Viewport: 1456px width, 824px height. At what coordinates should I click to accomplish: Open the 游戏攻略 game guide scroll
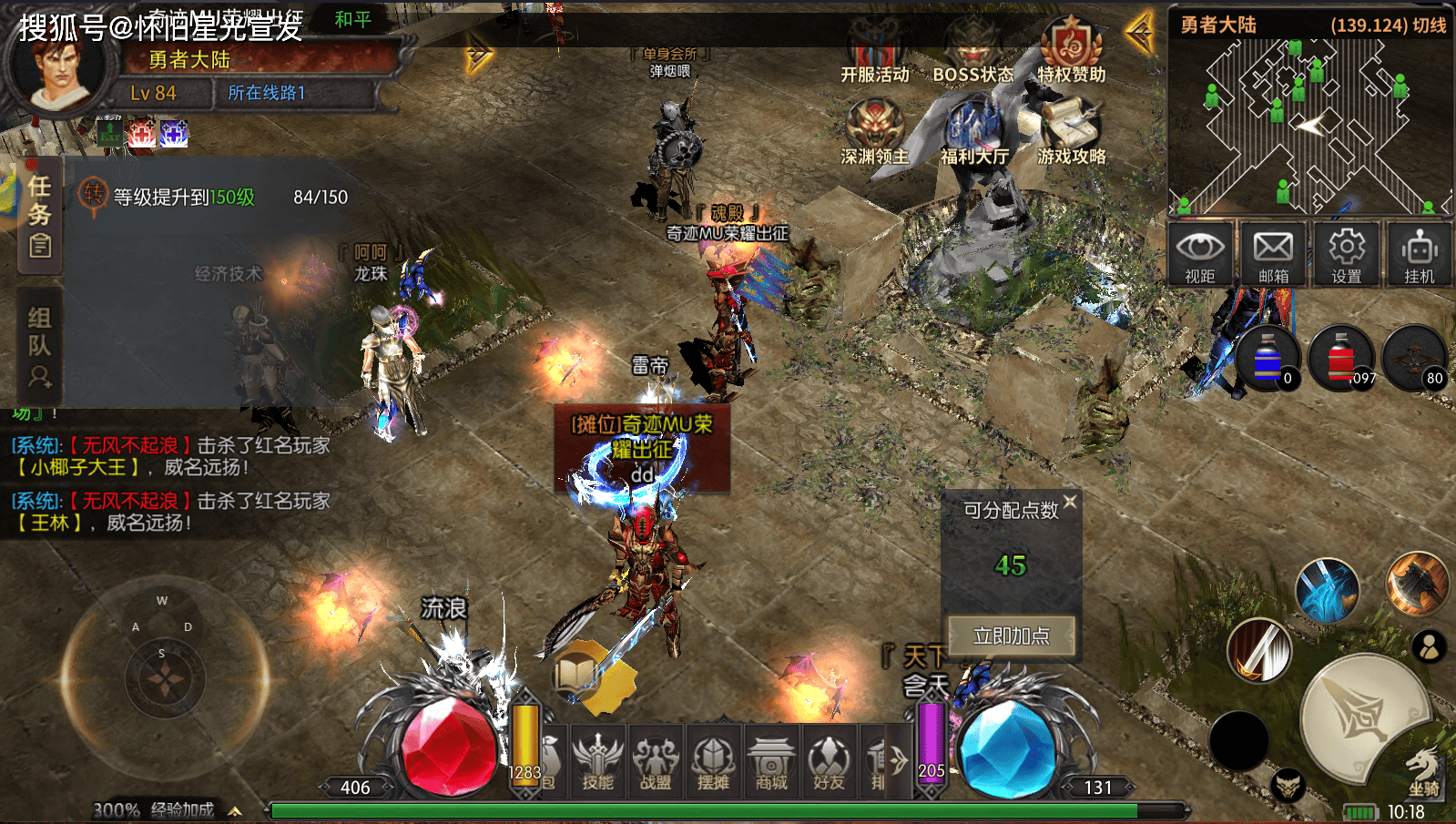[x=1072, y=133]
